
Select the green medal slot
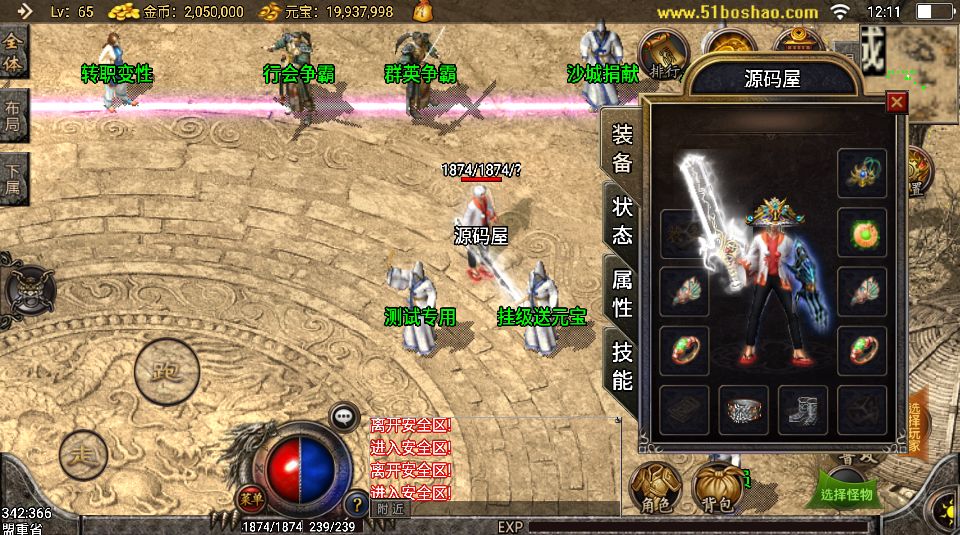[x=862, y=232]
